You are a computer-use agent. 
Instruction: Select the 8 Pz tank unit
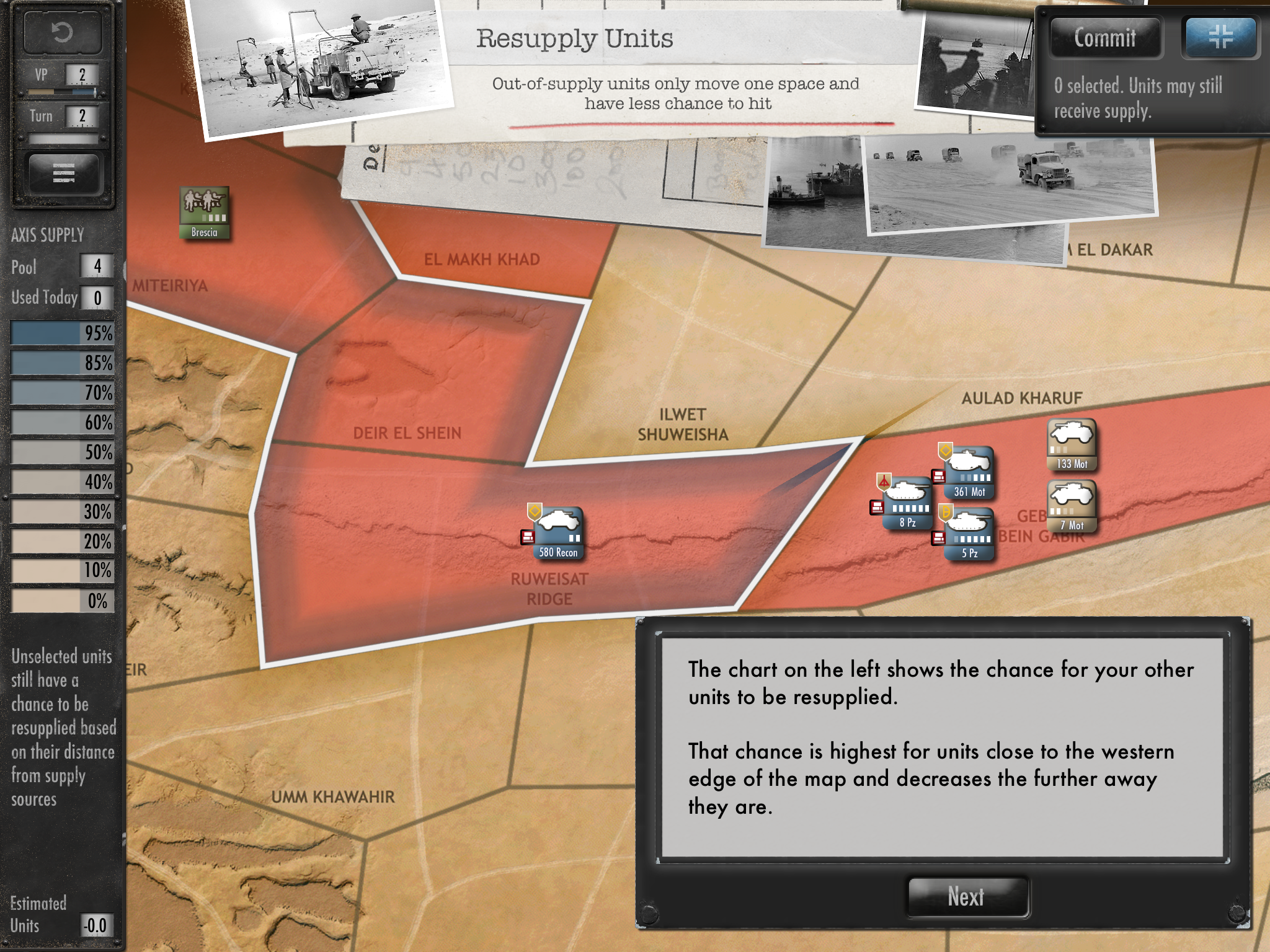click(x=907, y=503)
